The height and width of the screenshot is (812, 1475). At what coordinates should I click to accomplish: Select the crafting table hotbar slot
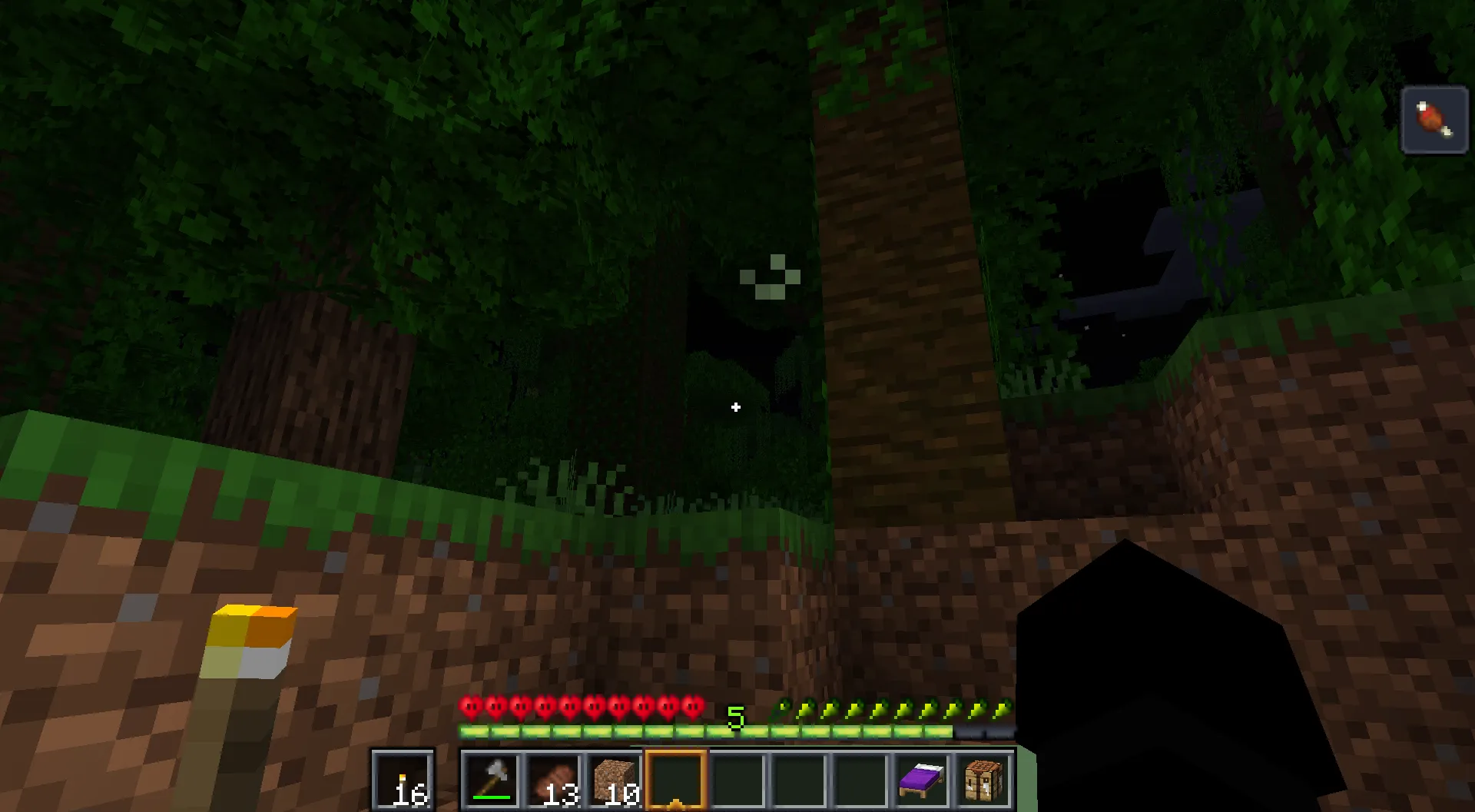(x=981, y=778)
